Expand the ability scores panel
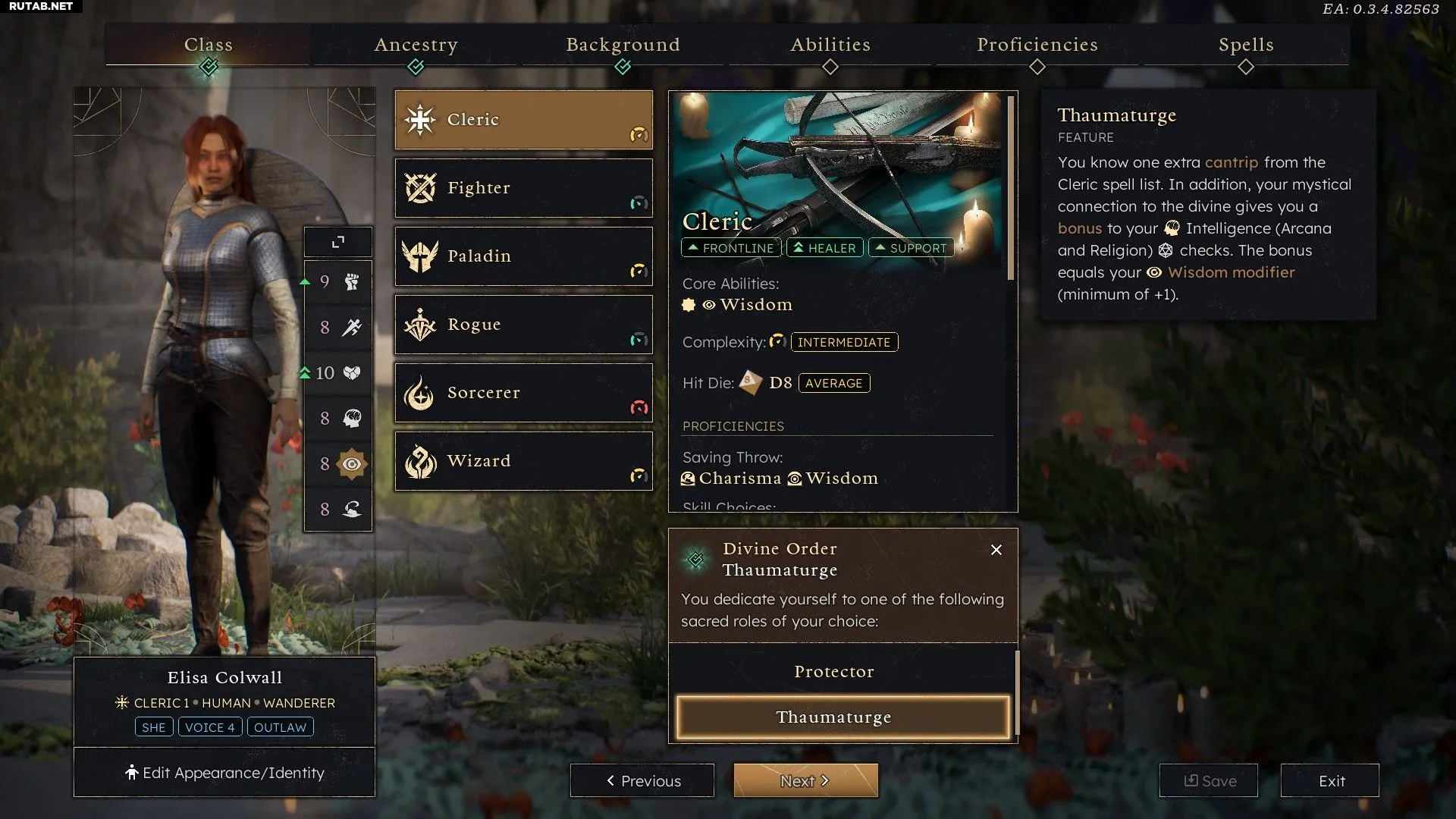This screenshot has height=819, width=1456. [x=338, y=242]
